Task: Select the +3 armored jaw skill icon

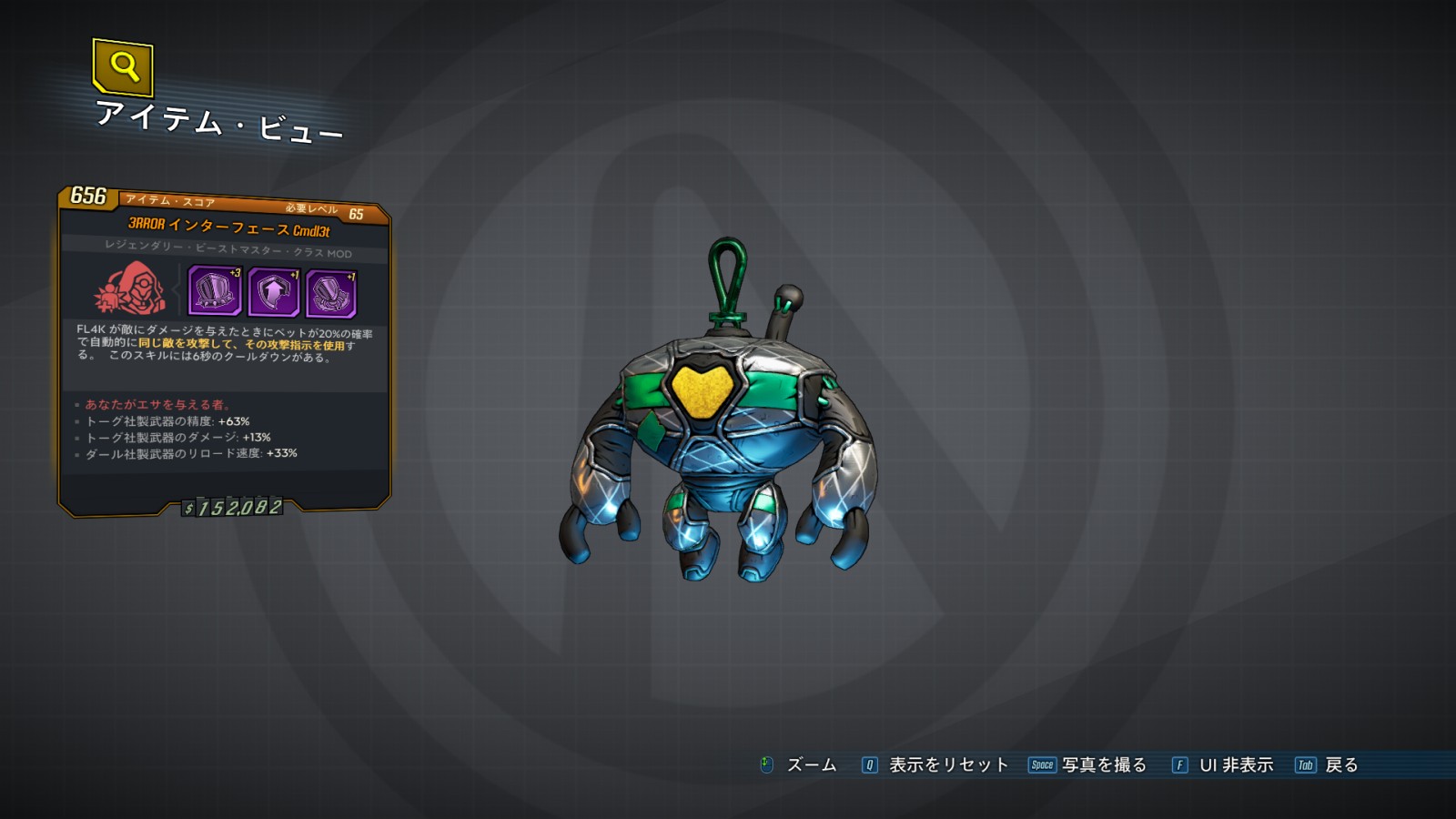Action: (215, 291)
